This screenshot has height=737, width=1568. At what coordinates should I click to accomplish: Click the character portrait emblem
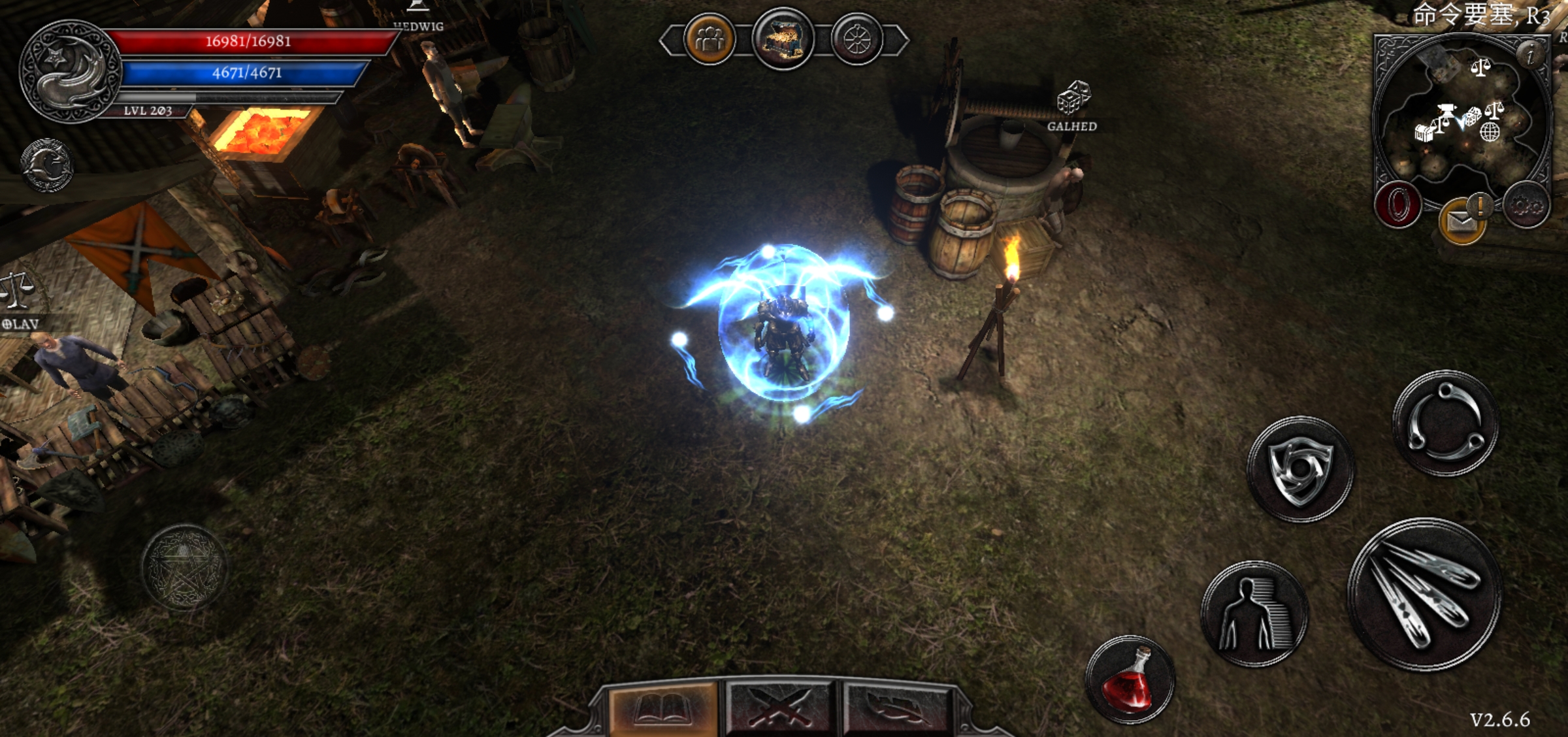click(x=70, y=71)
